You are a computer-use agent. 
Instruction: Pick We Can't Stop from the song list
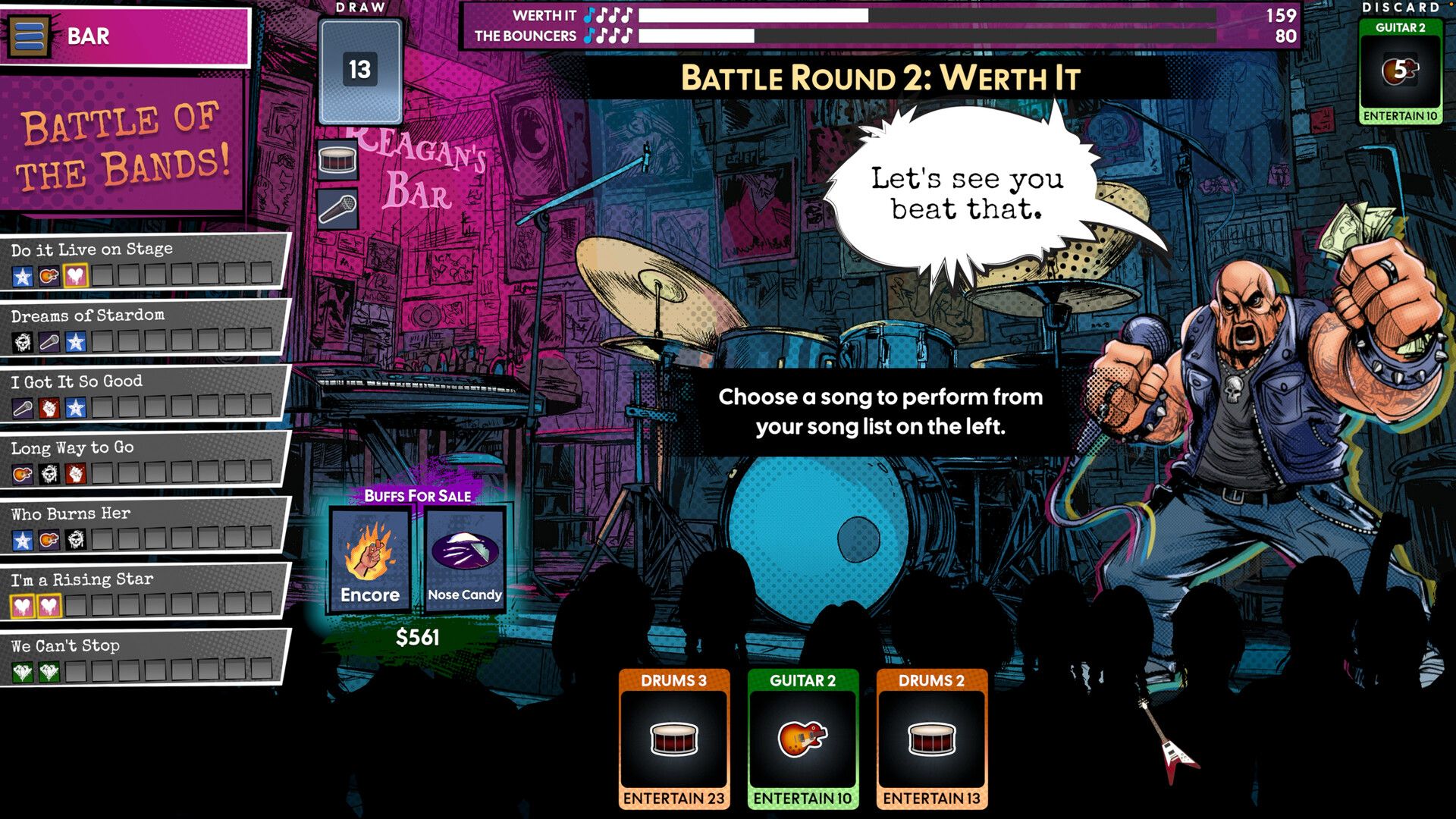[x=143, y=657]
